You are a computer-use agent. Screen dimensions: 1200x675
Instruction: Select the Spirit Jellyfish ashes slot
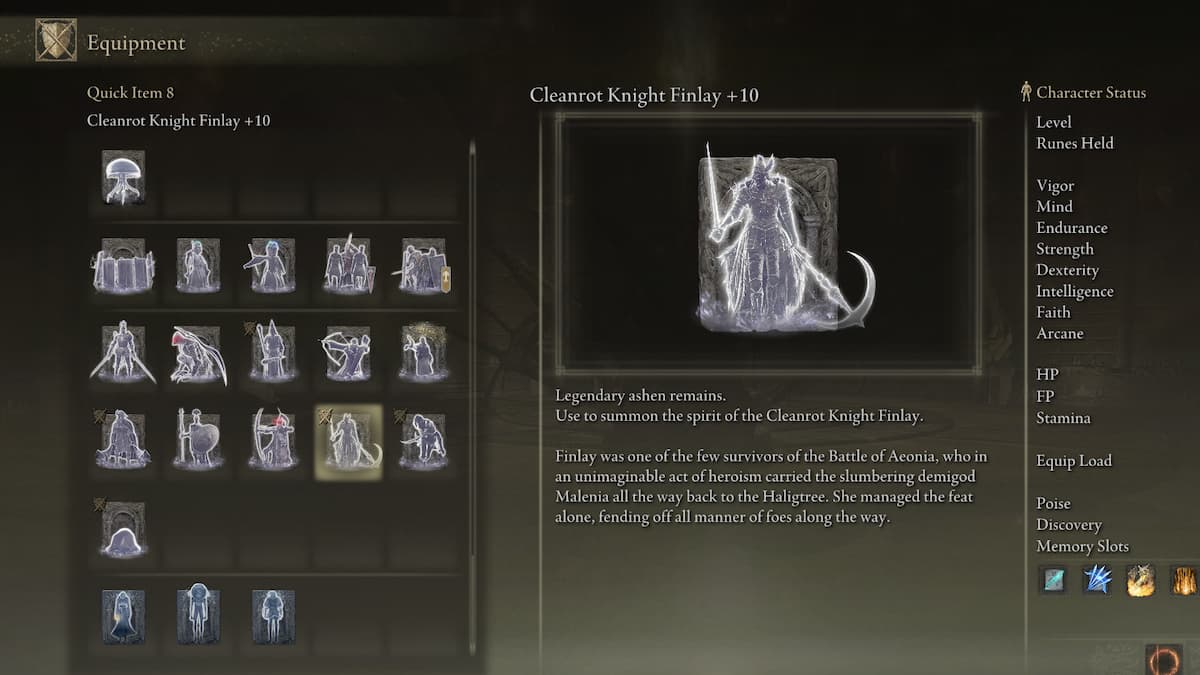pos(124,178)
